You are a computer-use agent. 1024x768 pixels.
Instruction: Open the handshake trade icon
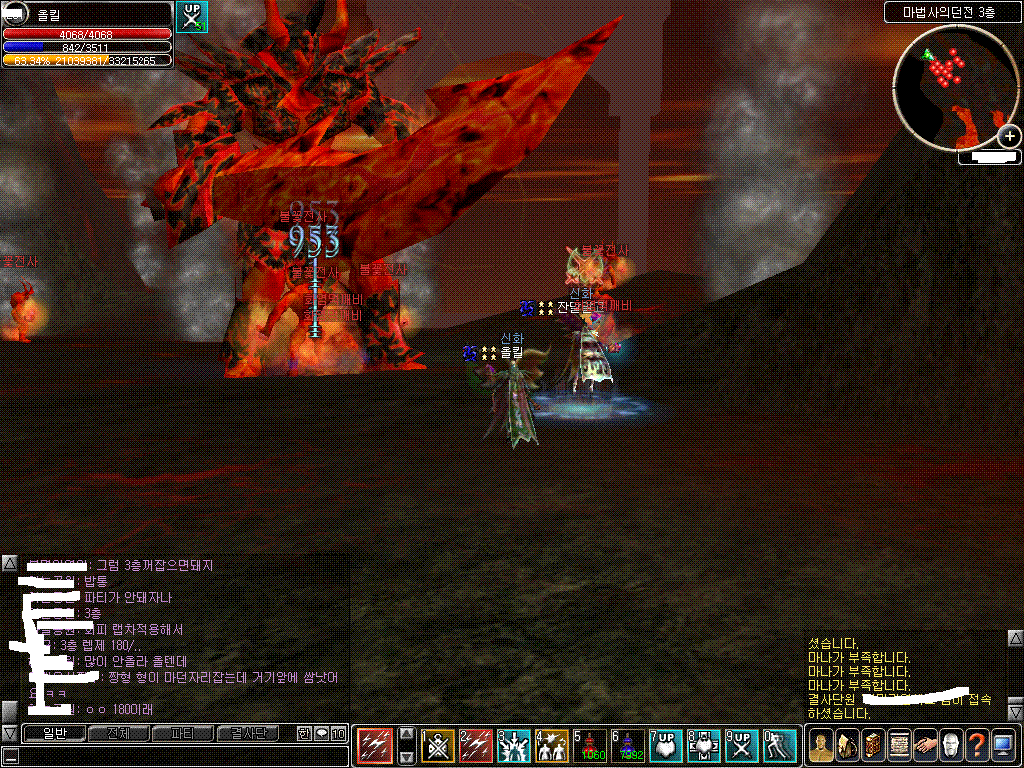pyautogui.click(x=924, y=745)
